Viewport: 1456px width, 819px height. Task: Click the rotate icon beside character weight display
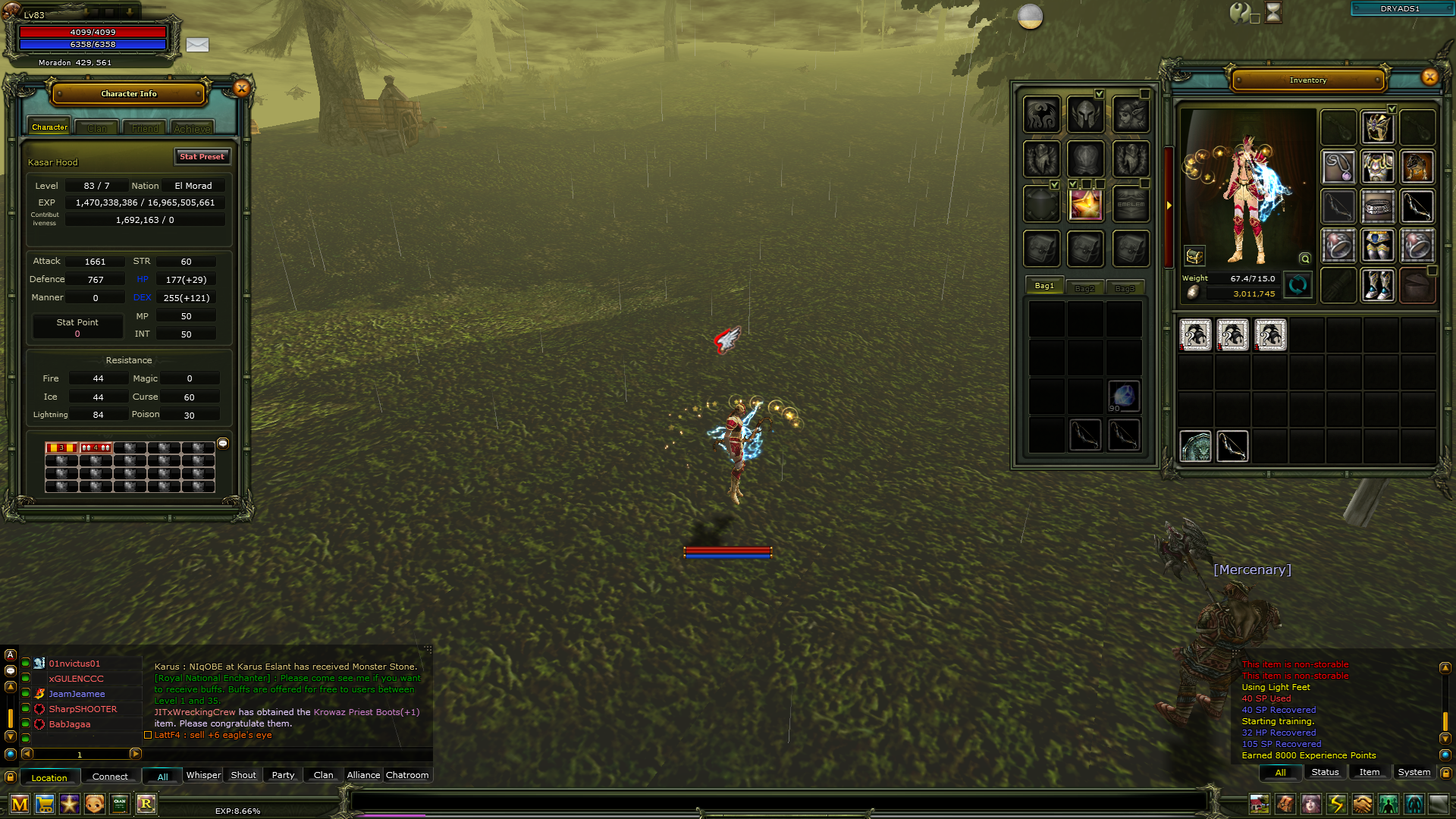1298,287
